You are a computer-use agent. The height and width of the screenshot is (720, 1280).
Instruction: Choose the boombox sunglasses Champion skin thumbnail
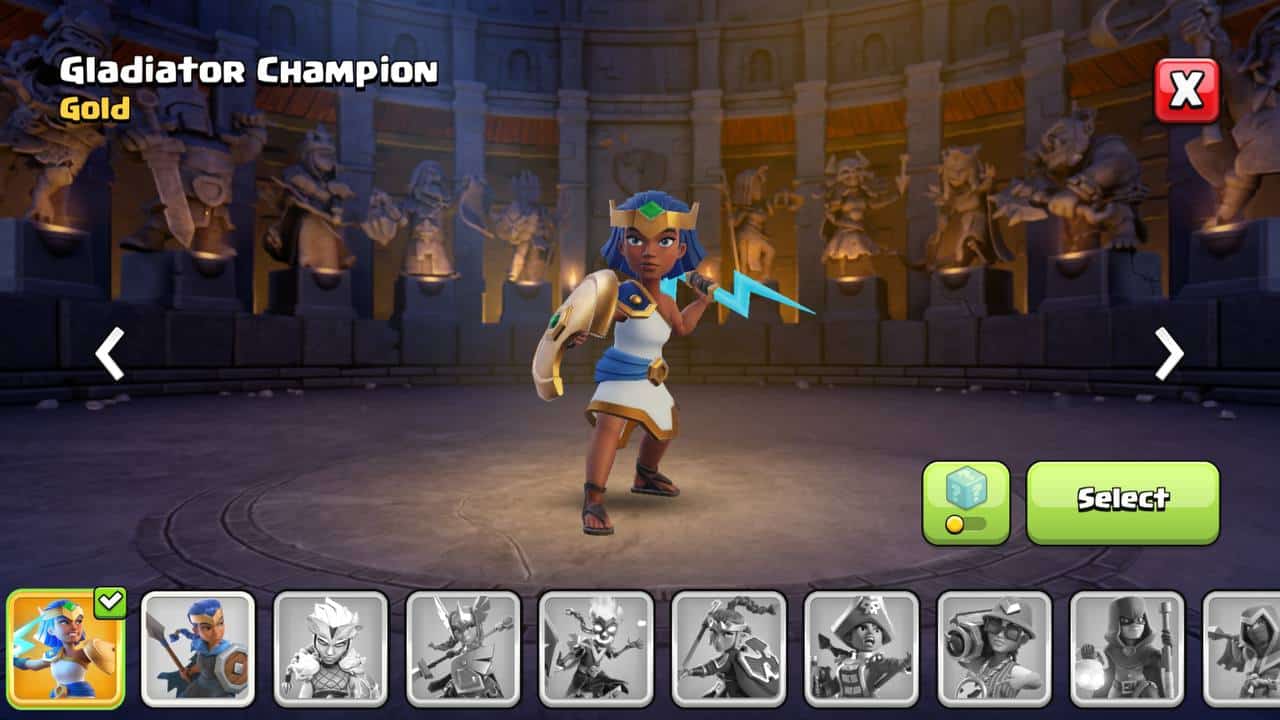(995, 648)
